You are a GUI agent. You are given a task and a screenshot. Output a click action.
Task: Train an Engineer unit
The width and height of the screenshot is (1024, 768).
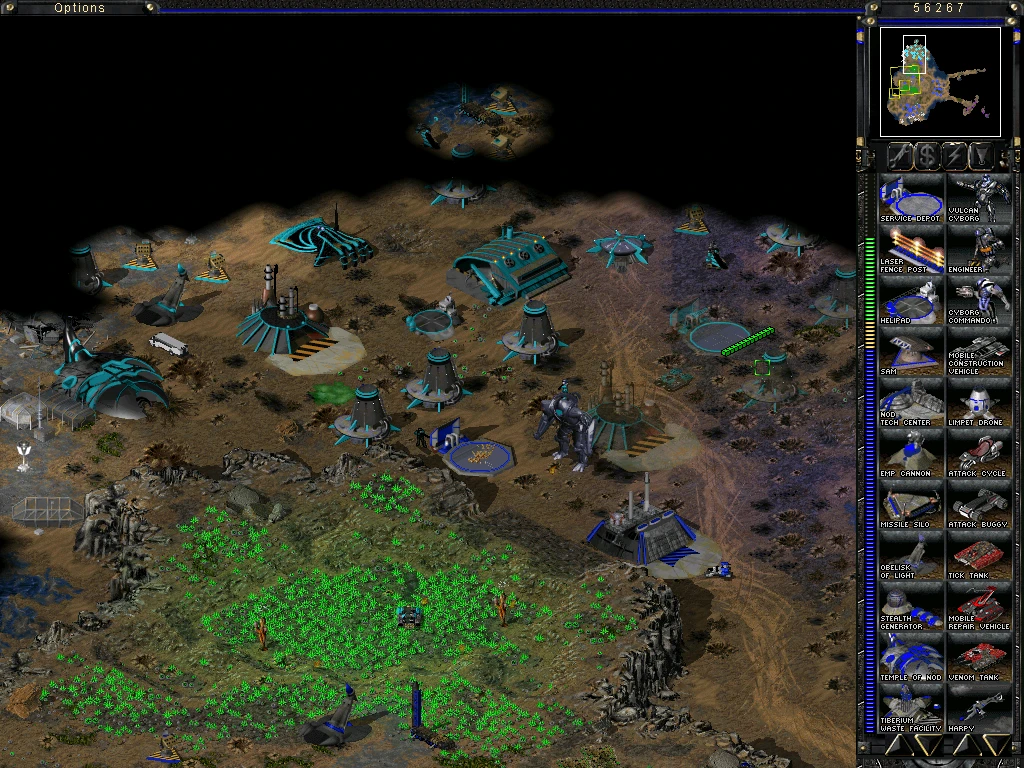click(x=979, y=250)
